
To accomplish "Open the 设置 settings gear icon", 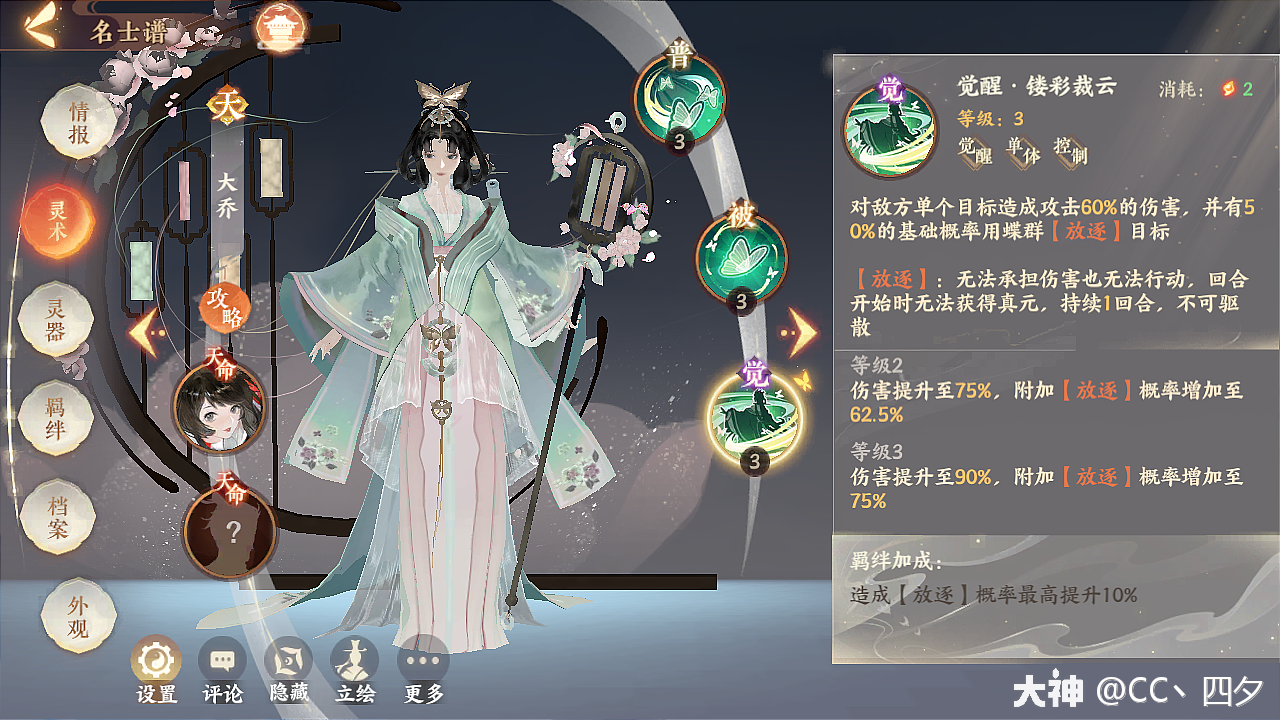I will coord(155,661).
